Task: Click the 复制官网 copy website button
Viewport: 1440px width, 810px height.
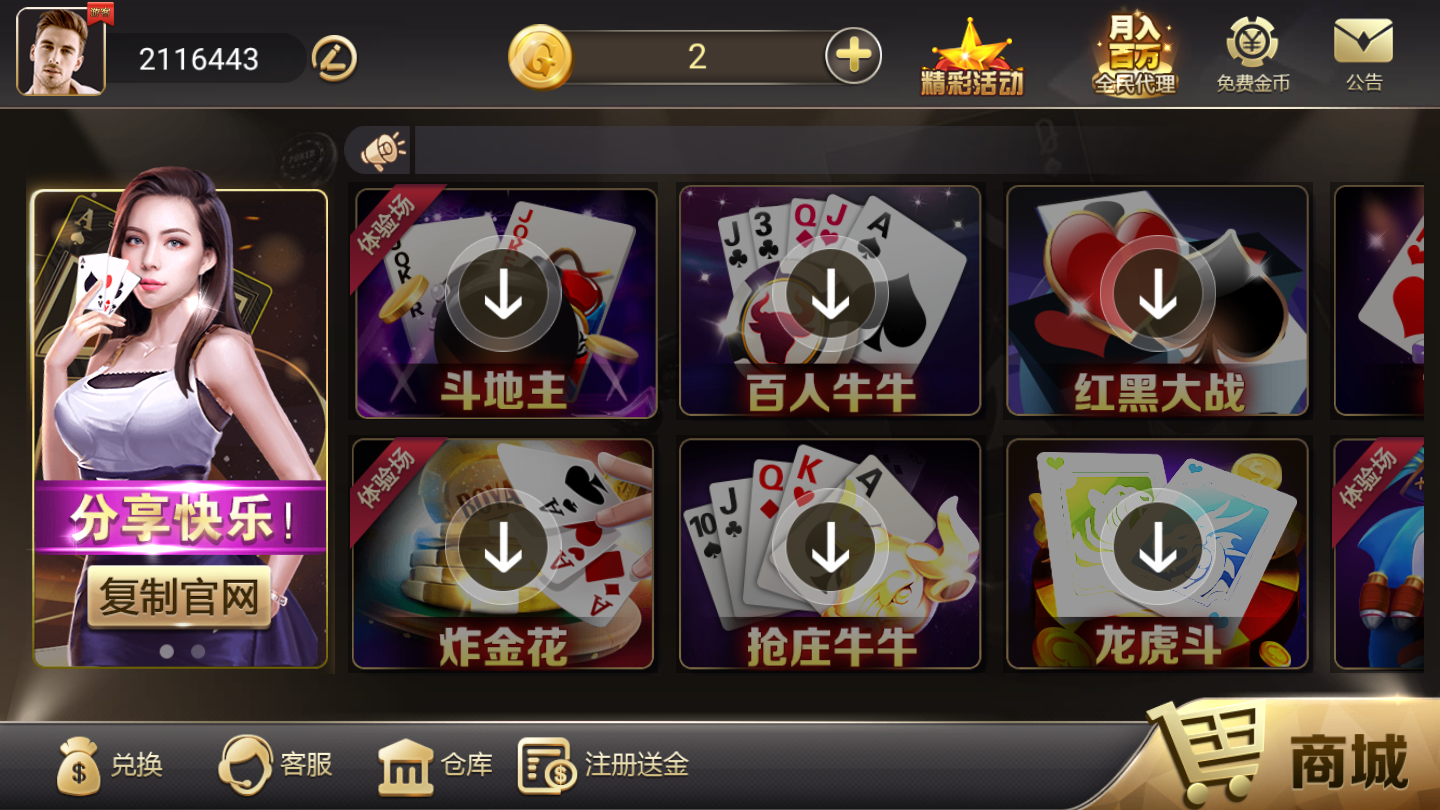Action: click(x=179, y=597)
